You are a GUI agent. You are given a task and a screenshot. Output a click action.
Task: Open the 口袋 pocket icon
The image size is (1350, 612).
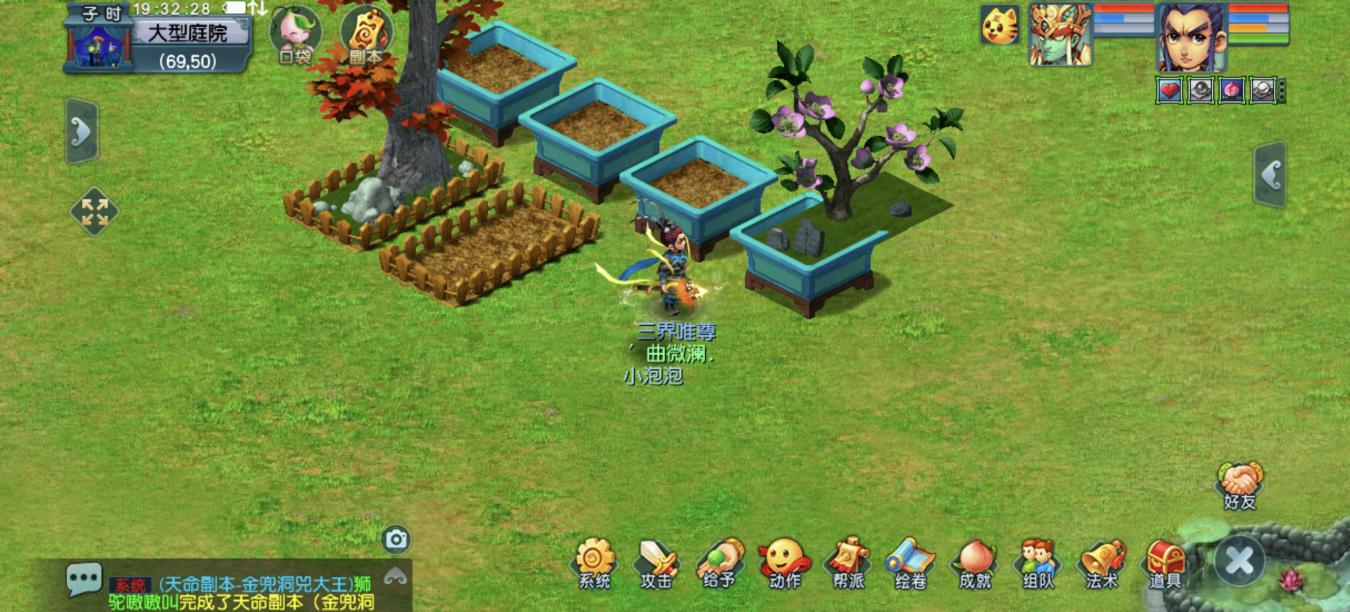(x=295, y=32)
